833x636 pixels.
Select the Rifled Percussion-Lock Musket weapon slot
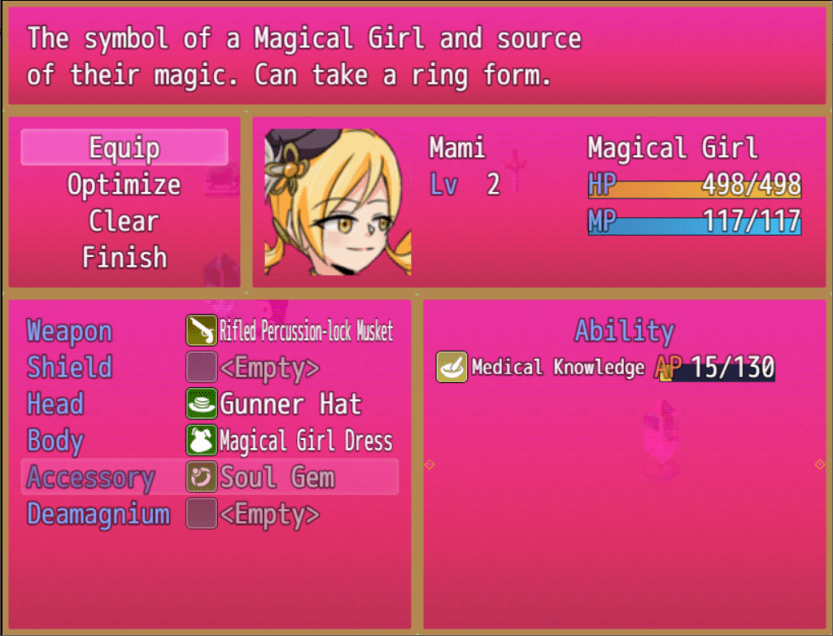click(290, 331)
